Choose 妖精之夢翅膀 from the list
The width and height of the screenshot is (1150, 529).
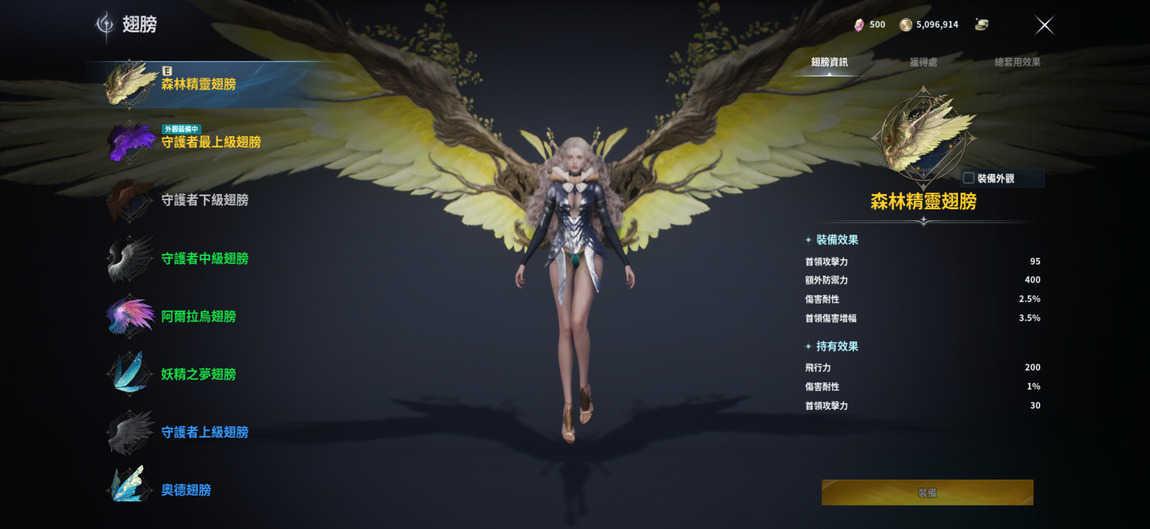198,374
